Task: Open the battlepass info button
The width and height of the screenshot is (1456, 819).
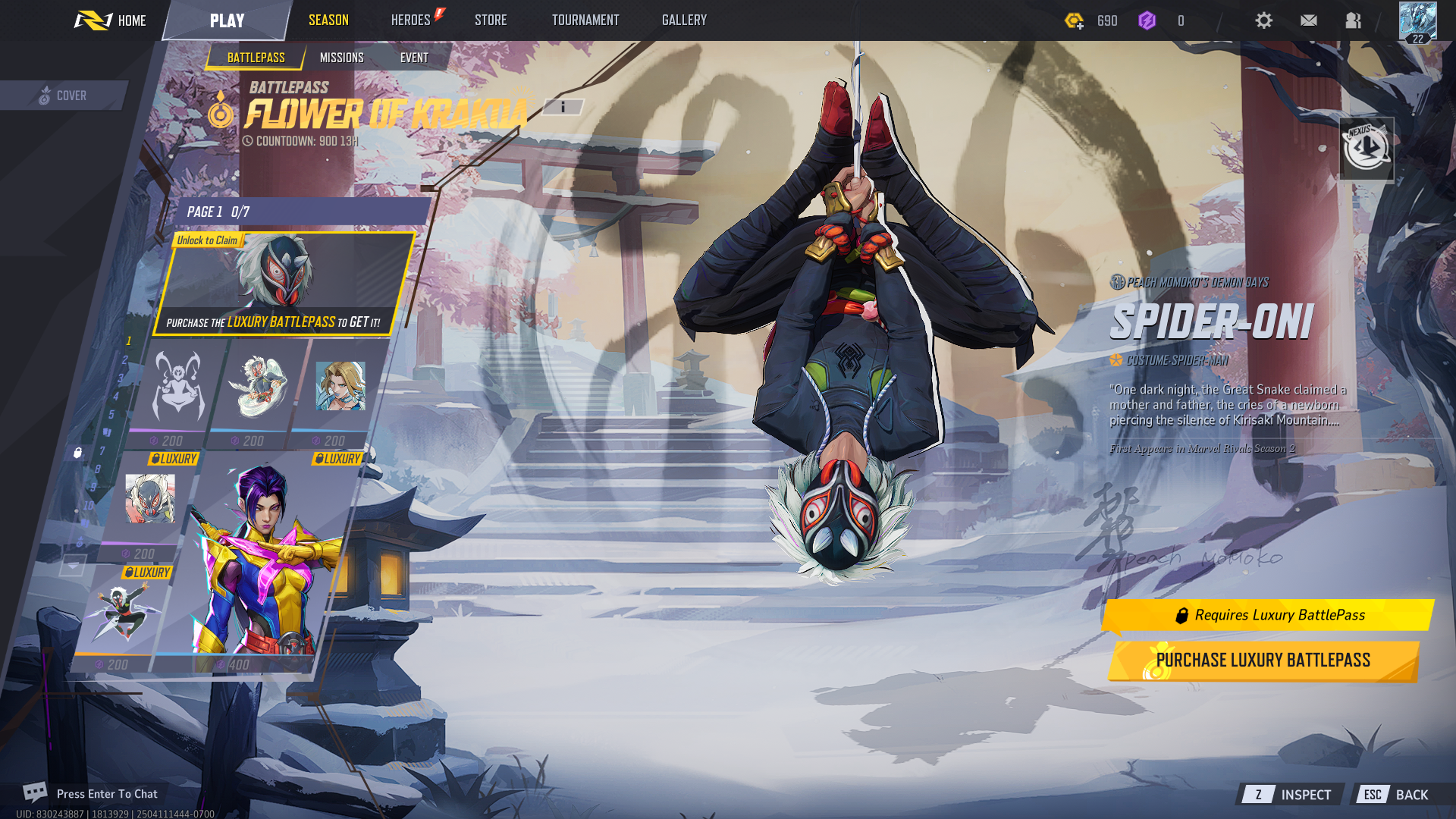Action: tap(563, 108)
